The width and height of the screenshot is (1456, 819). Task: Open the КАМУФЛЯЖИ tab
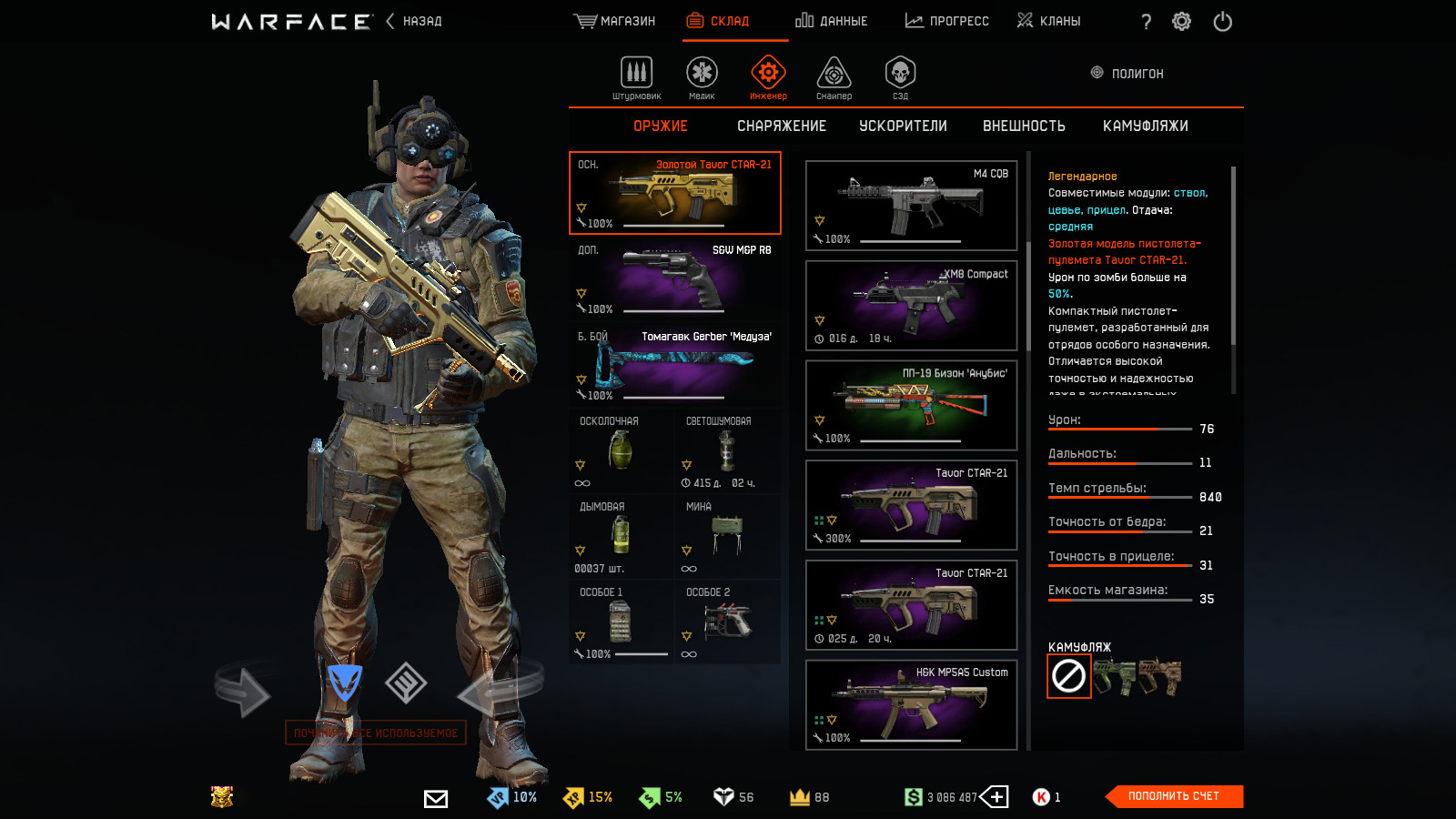1145,126
